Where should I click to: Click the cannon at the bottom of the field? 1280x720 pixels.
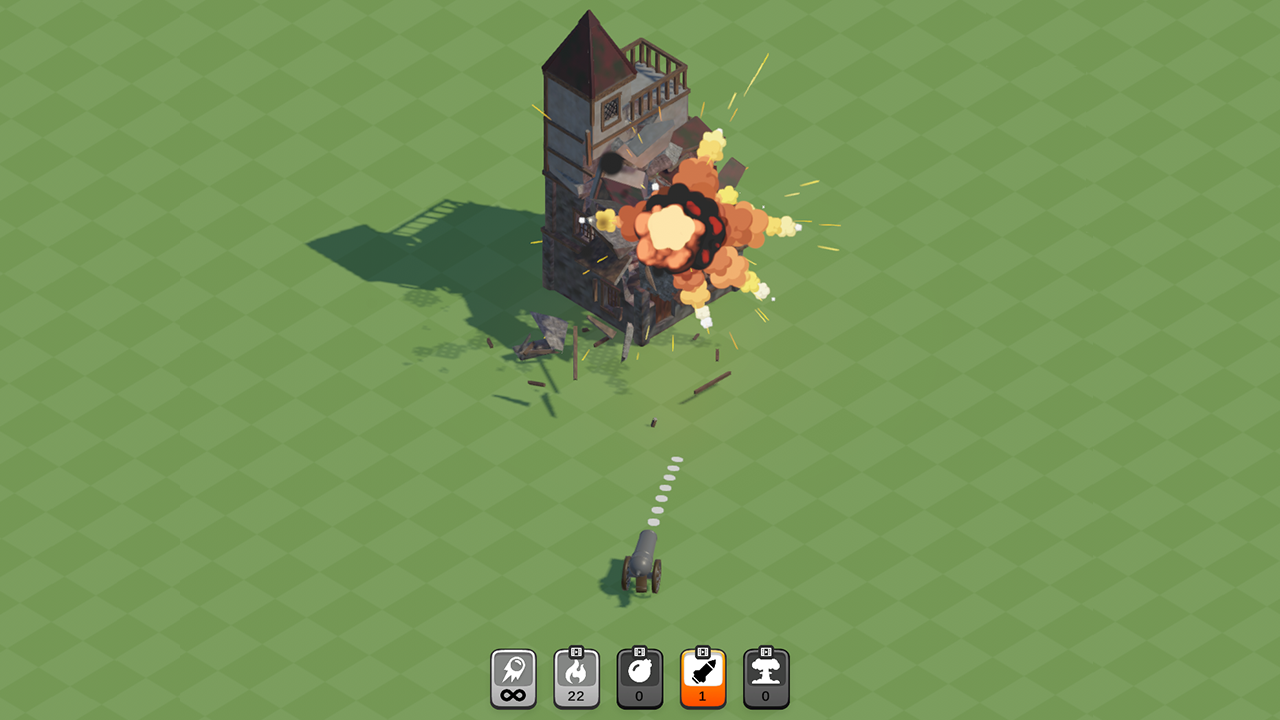641,560
